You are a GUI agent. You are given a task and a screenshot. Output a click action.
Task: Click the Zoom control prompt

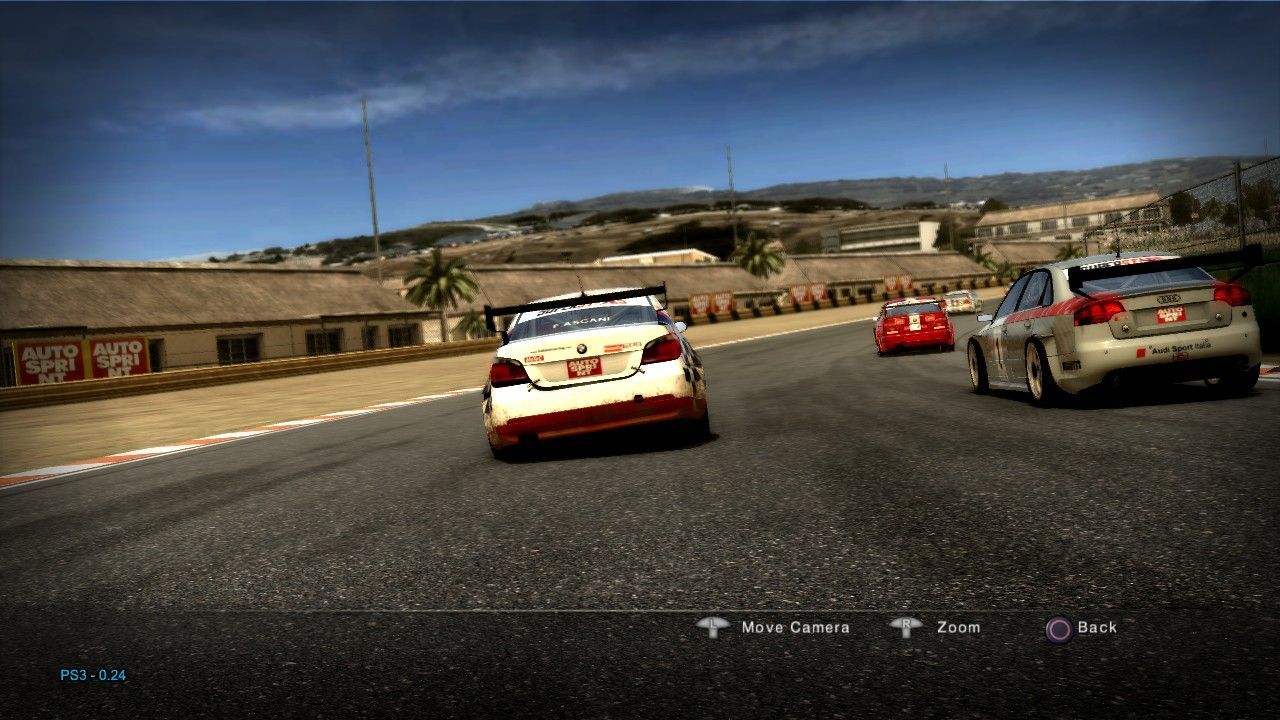(x=958, y=628)
